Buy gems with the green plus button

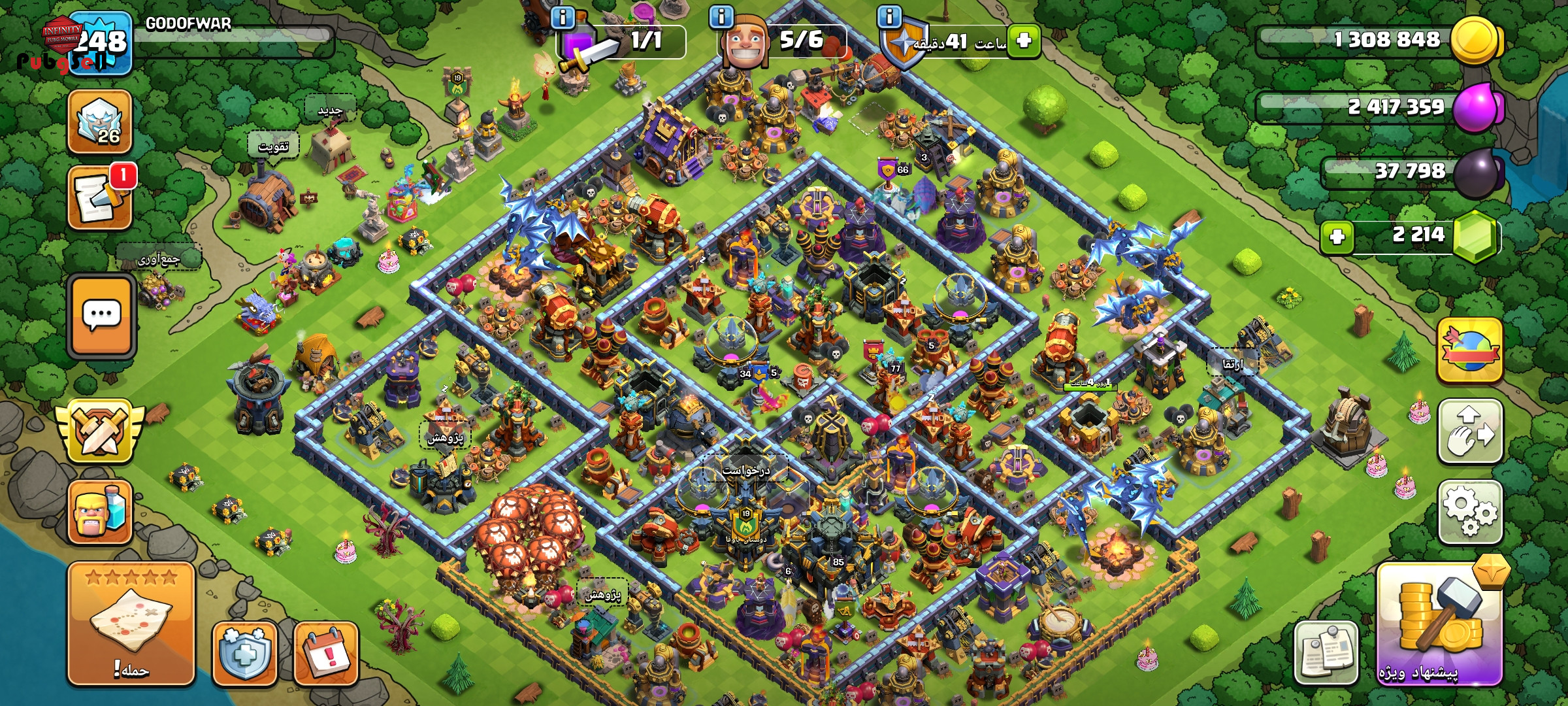[1337, 237]
